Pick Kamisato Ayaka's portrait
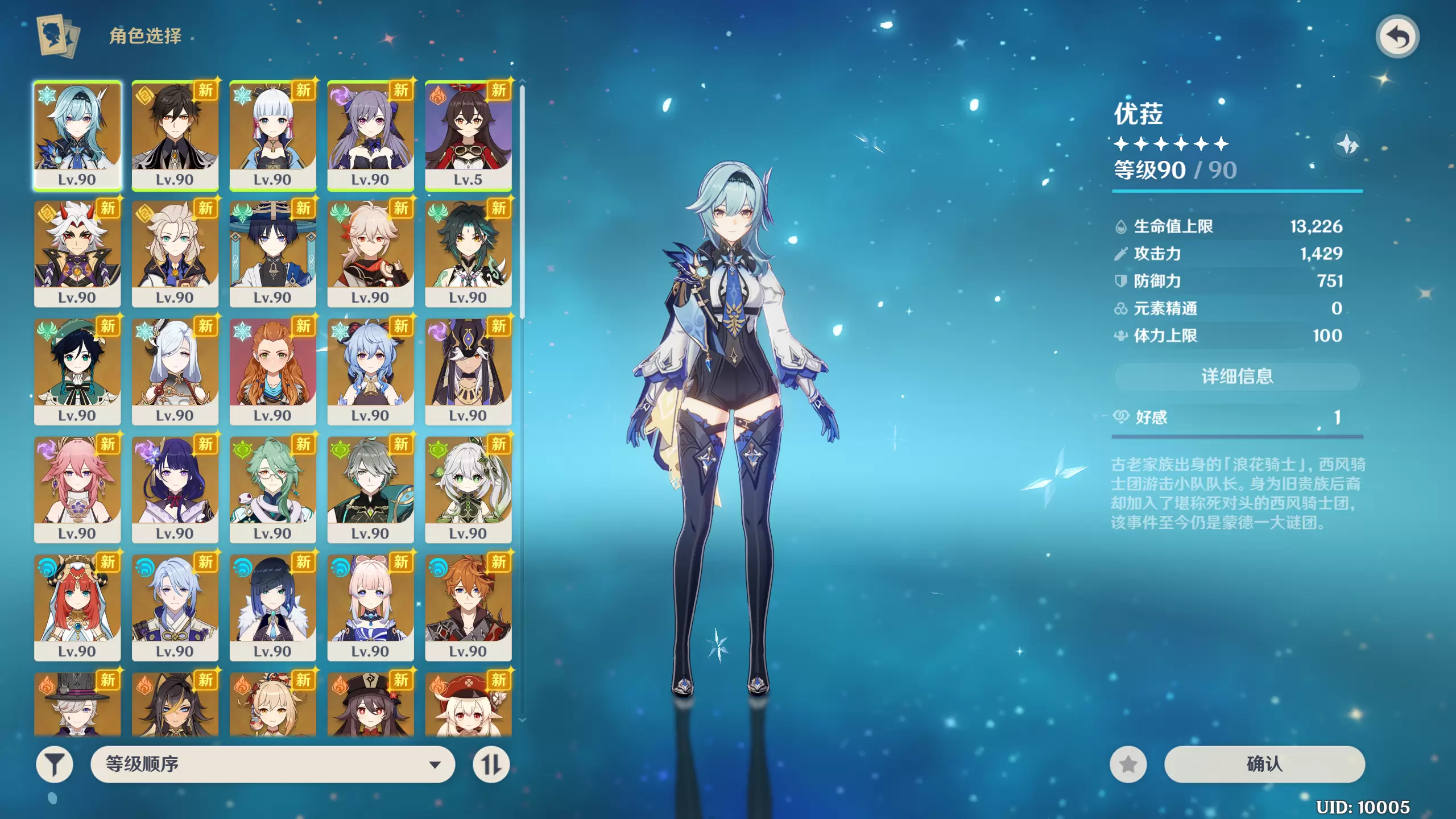 (272, 135)
